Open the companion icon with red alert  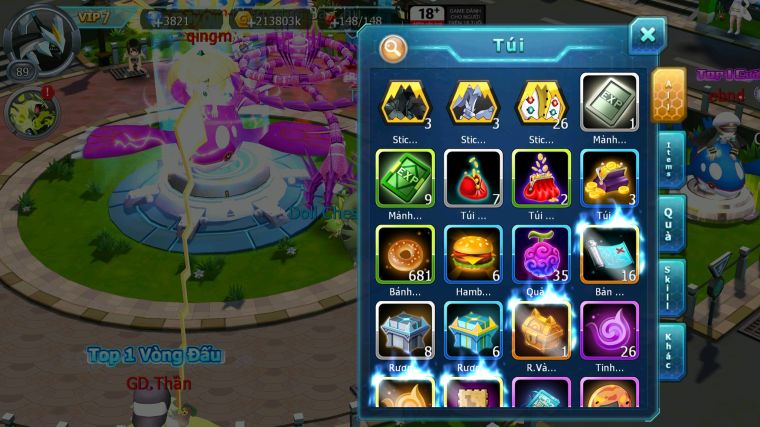click(x=33, y=110)
